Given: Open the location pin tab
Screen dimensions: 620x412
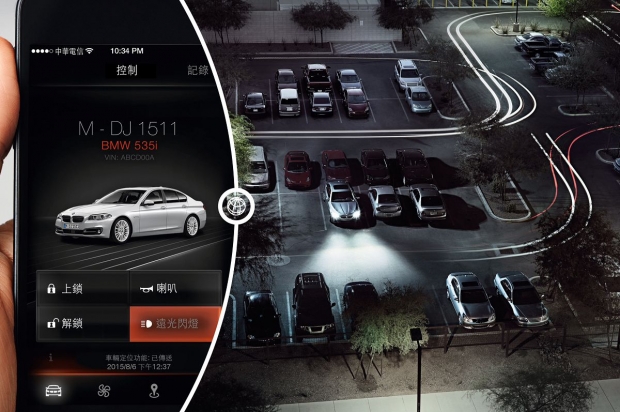Looking at the screenshot, I should tap(153, 390).
